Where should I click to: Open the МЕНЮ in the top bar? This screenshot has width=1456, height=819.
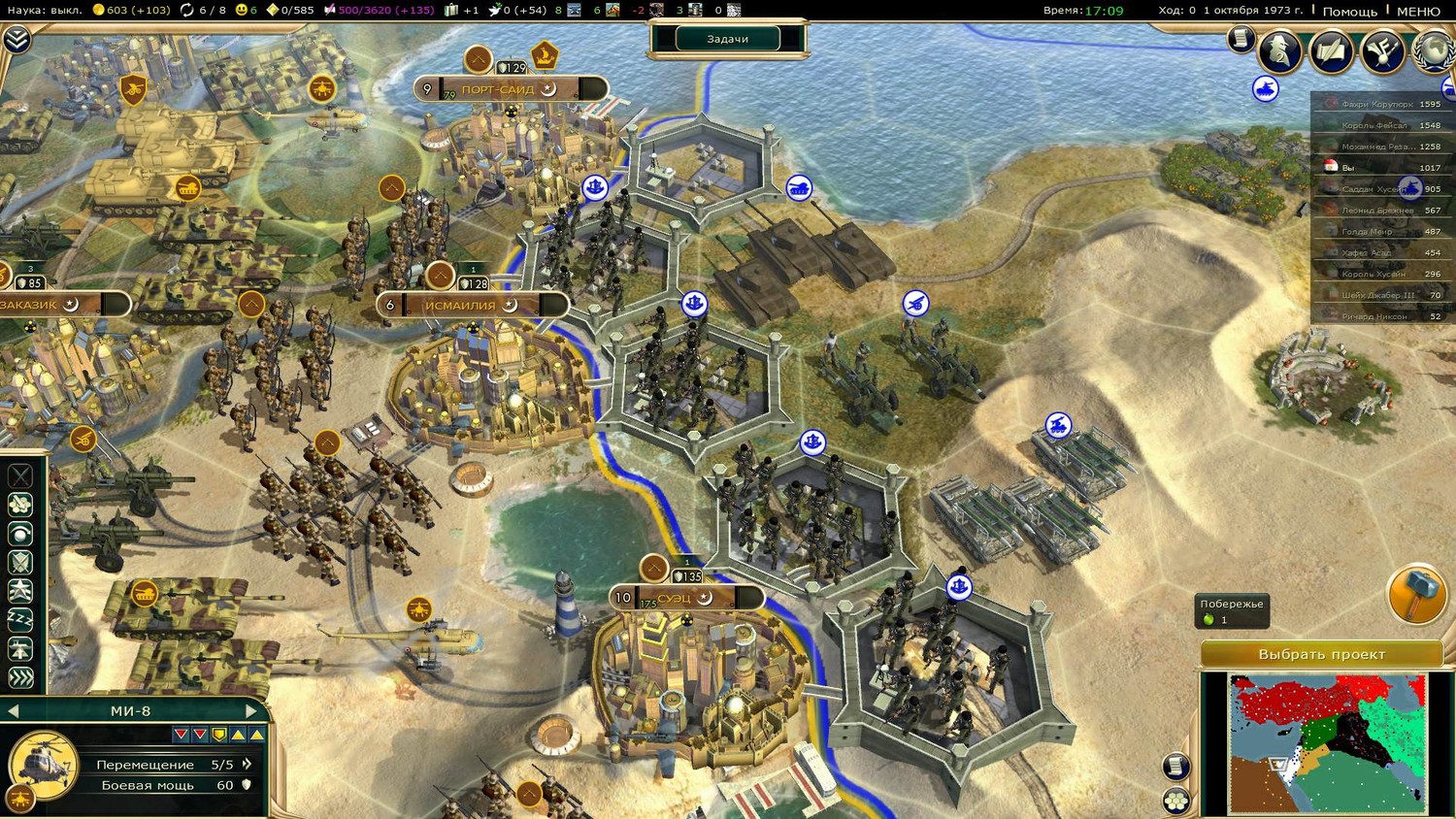click(x=1418, y=11)
